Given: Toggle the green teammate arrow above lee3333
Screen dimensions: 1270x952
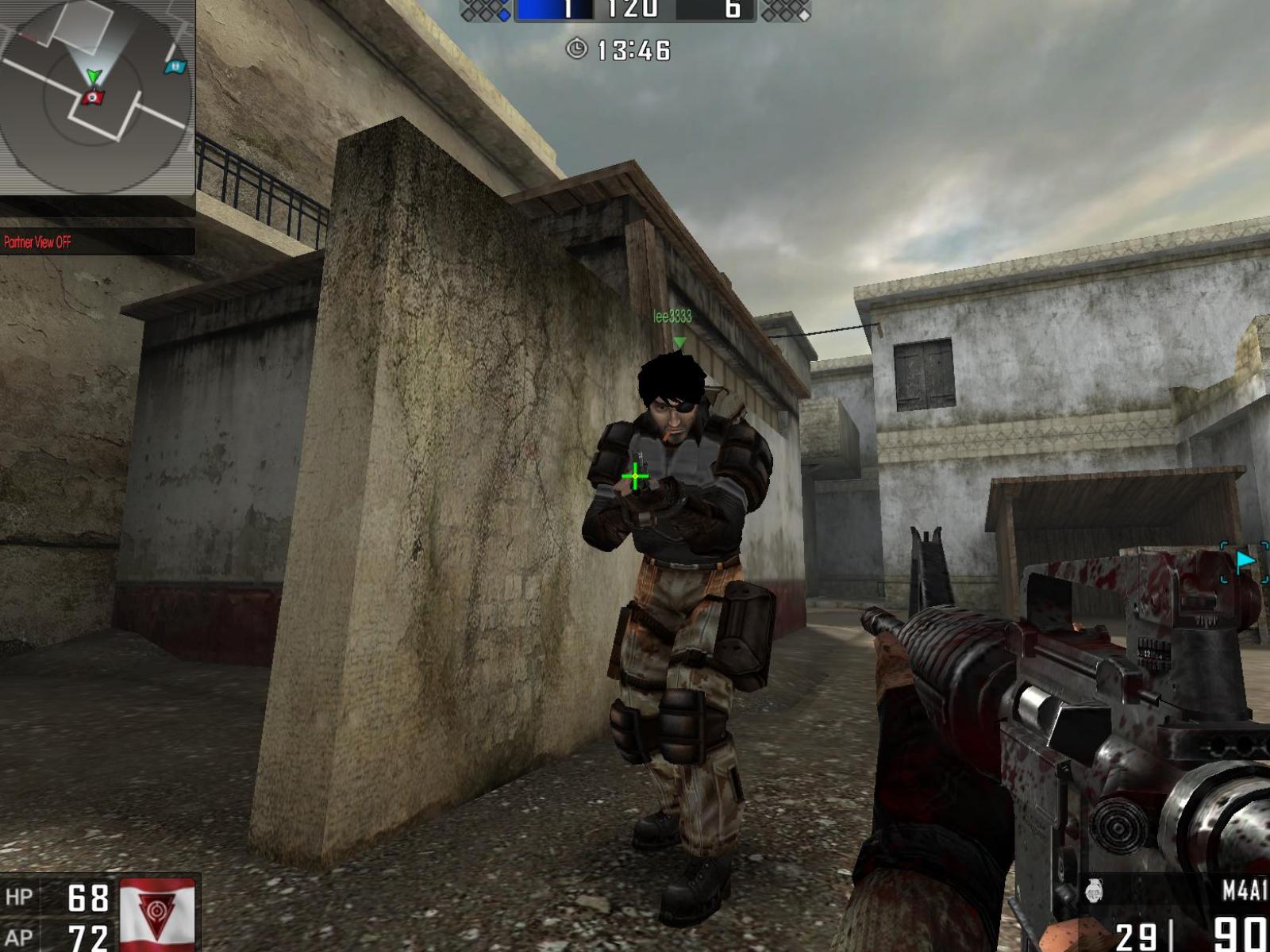Looking at the screenshot, I should click(680, 341).
